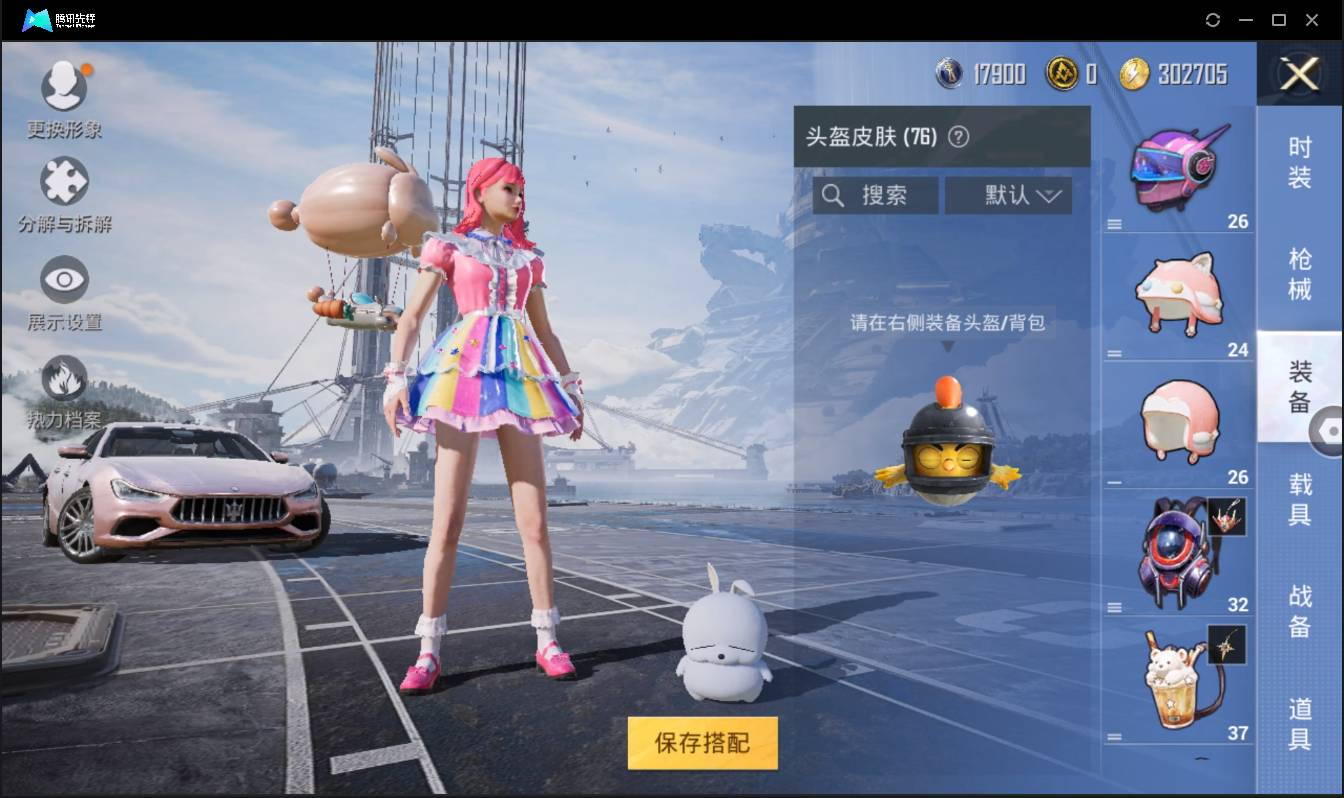The image size is (1344, 798).
Task: Equip the pink cat-ear helmet skin
Action: tap(1178, 293)
